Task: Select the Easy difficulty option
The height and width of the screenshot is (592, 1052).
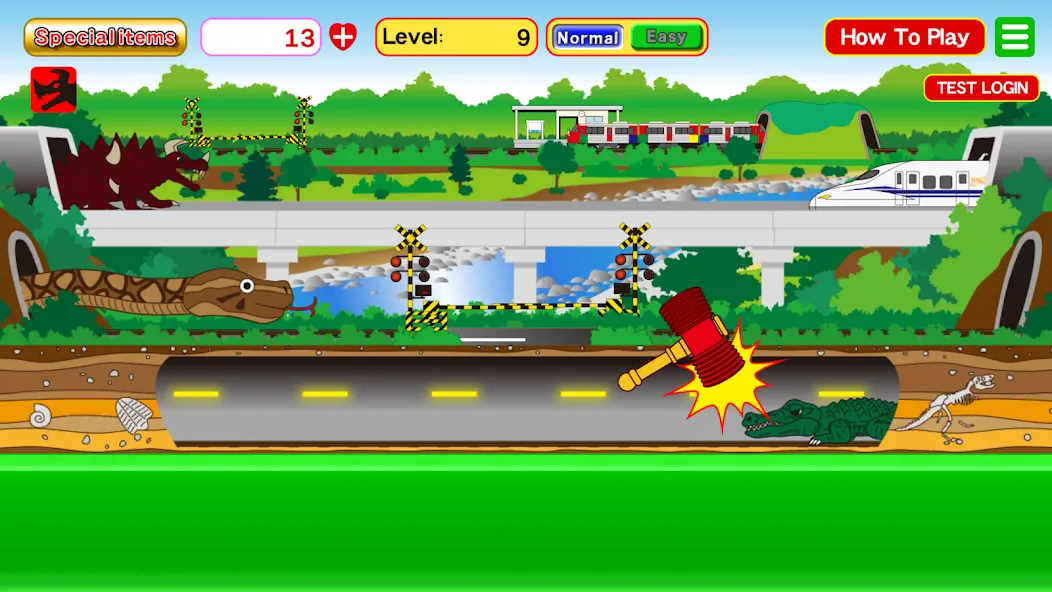Action: click(x=666, y=37)
